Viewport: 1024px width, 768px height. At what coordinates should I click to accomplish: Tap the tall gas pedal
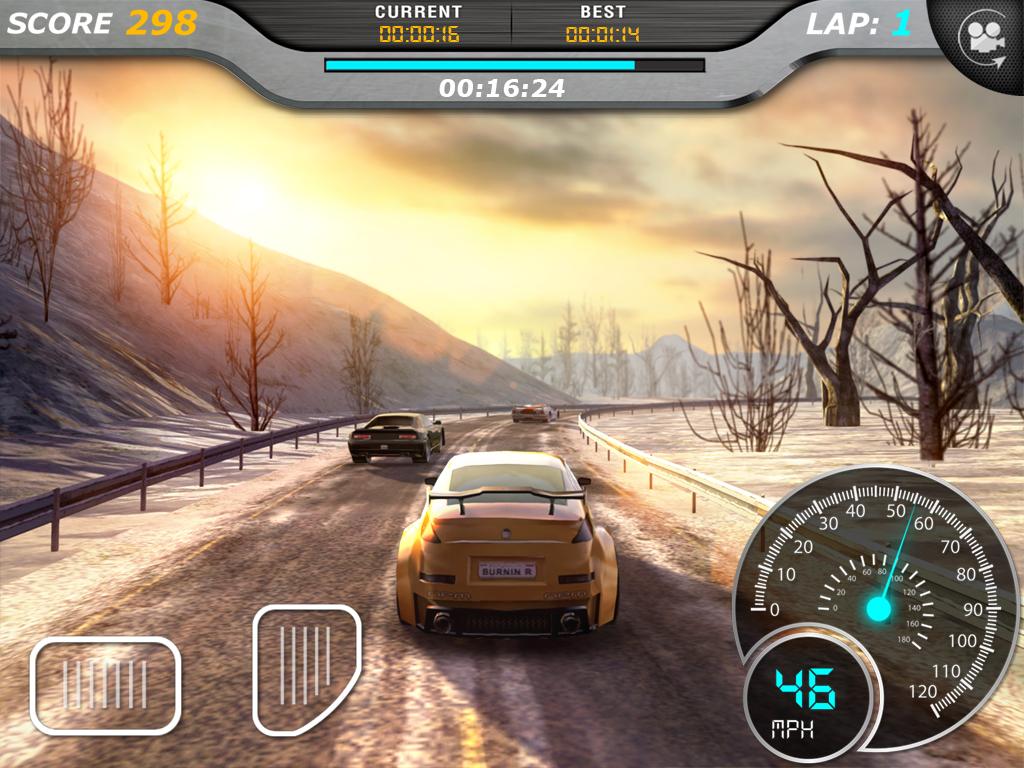305,667
